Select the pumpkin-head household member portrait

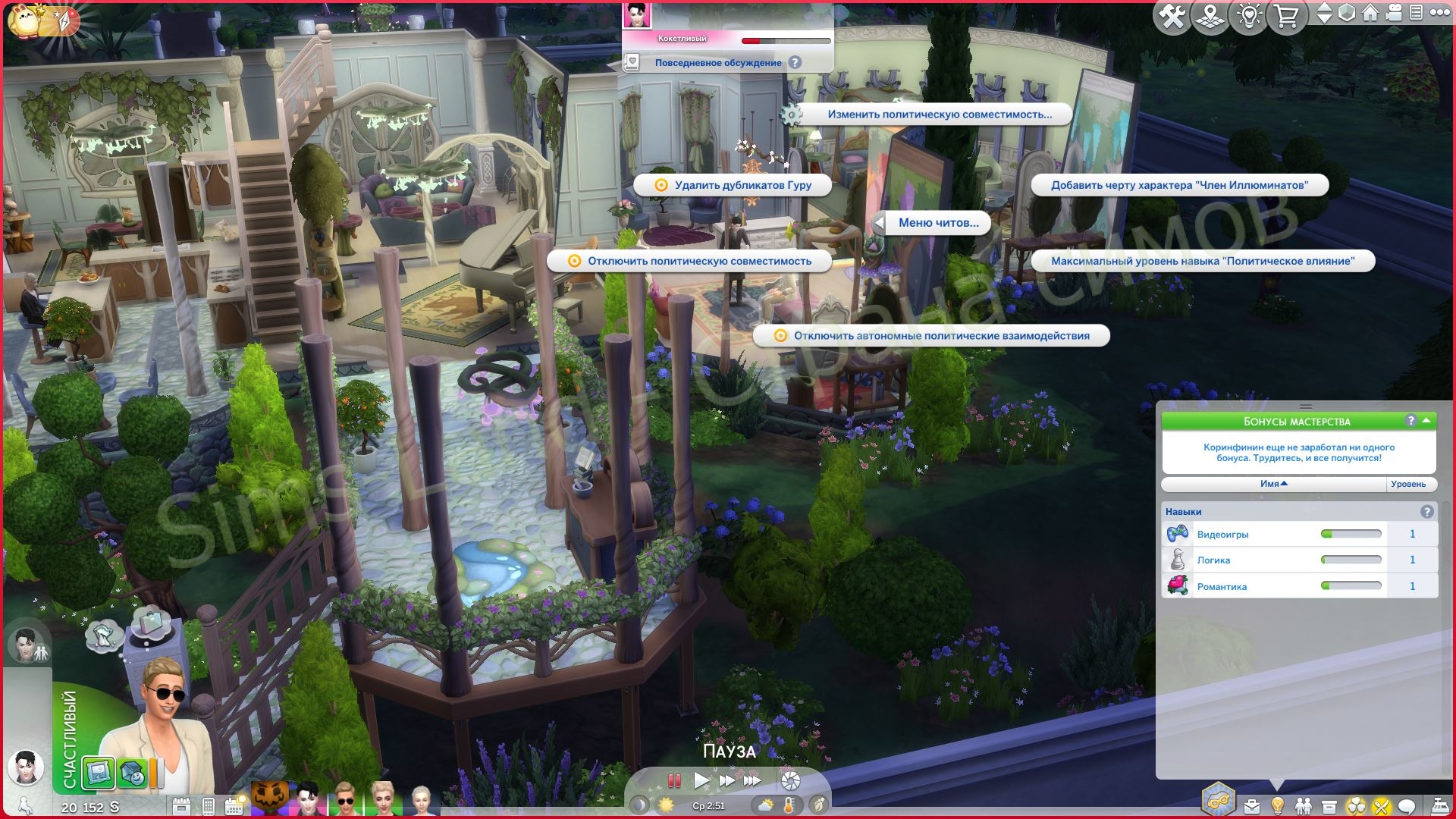pos(270,799)
